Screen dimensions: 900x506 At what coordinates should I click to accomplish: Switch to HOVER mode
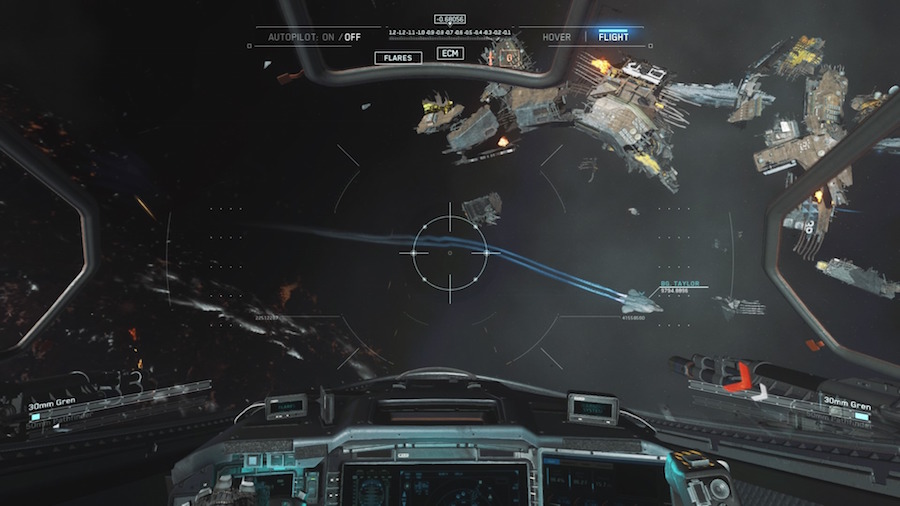[x=557, y=37]
